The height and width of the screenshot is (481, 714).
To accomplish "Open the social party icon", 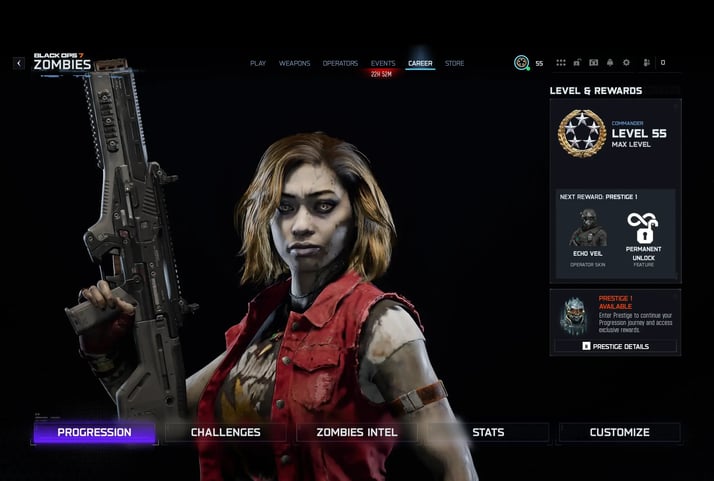I will pyautogui.click(x=647, y=63).
